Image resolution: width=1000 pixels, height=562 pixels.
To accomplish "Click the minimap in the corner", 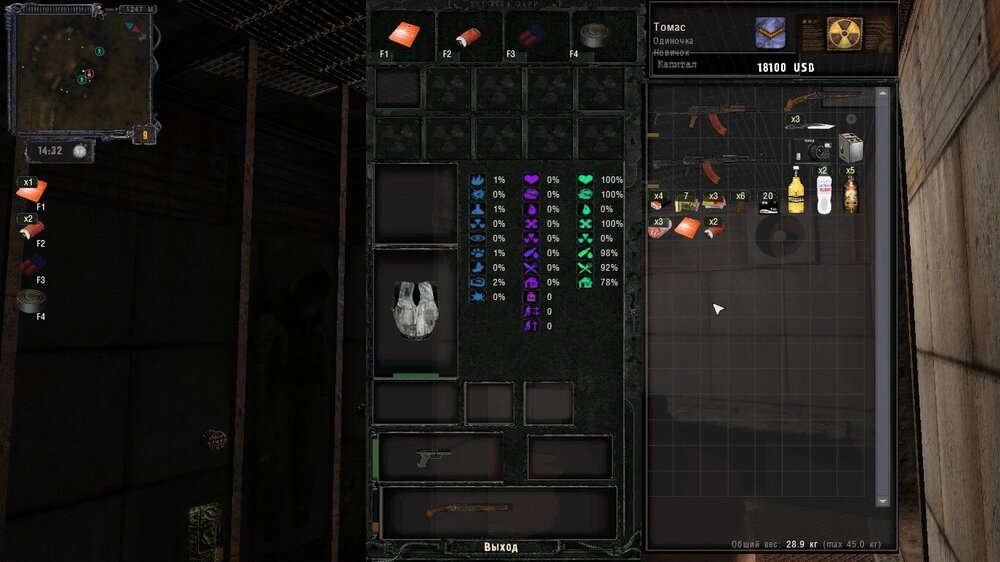I will [80, 70].
